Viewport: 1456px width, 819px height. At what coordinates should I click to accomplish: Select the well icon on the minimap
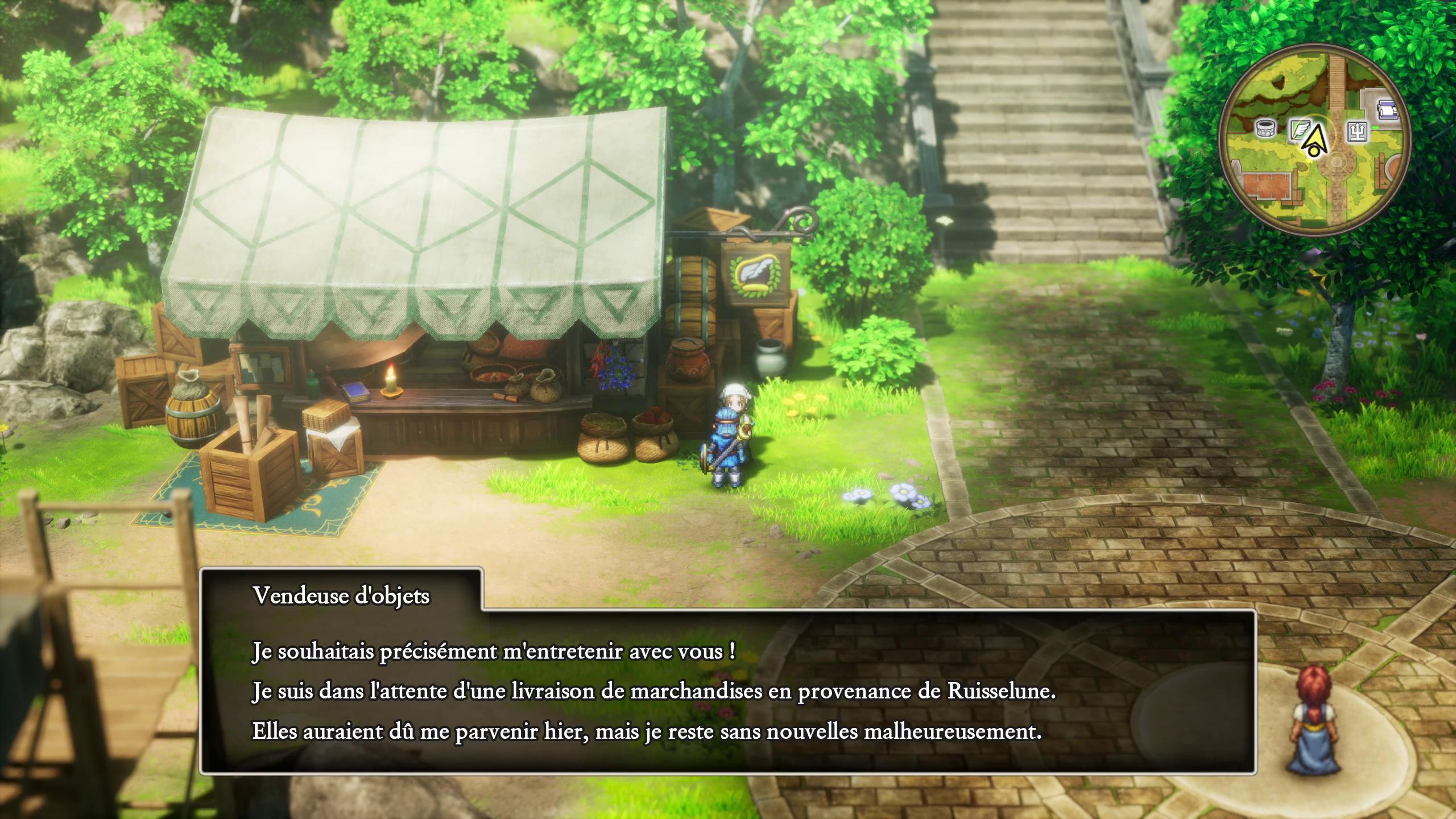pyautogui.click(x=1265, y=129)
